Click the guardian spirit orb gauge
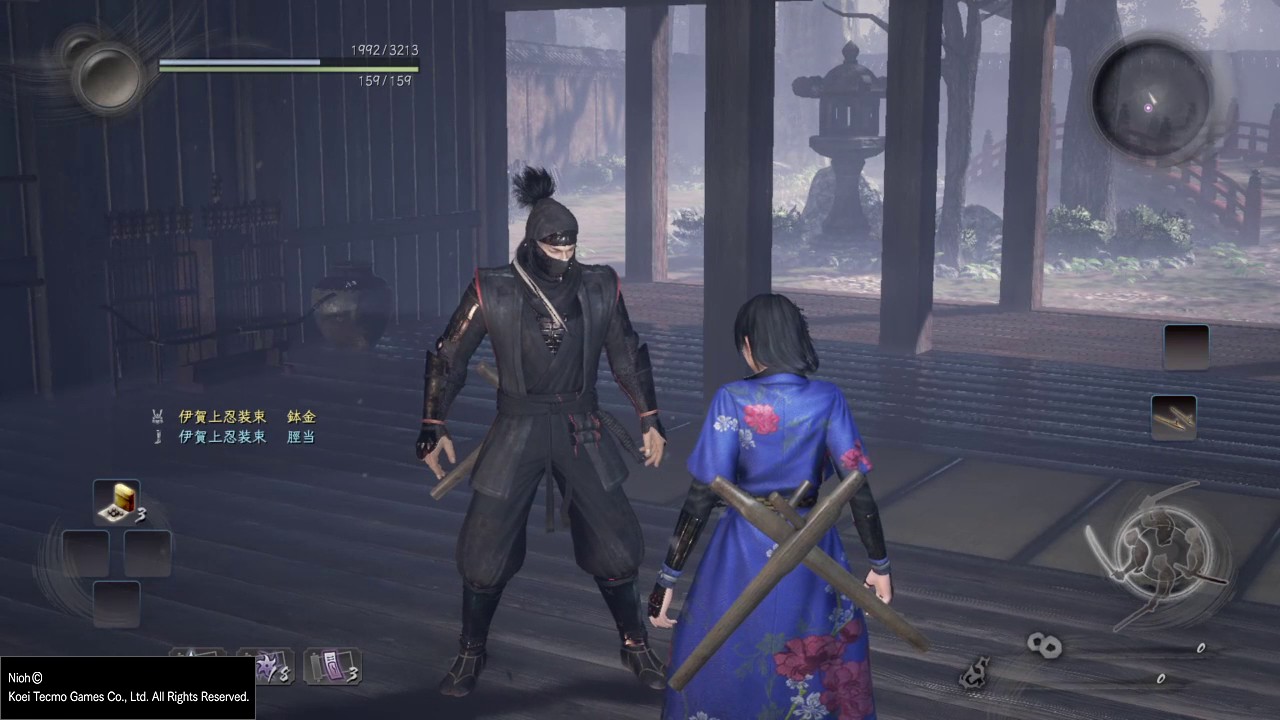This screenshot has width=1280, height=720. pos(107,77)
